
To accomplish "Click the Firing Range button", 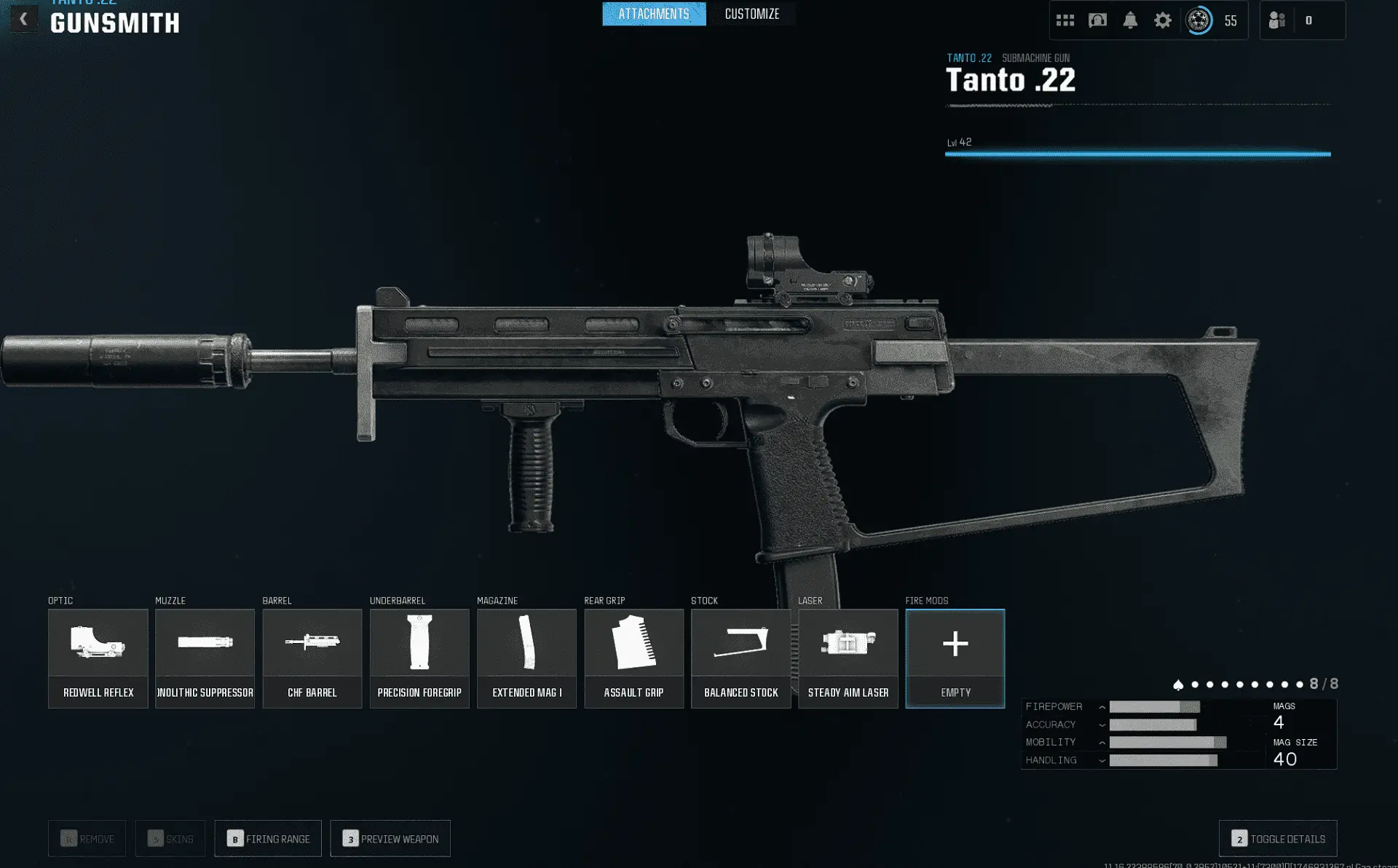I will [x=268, y=839].
